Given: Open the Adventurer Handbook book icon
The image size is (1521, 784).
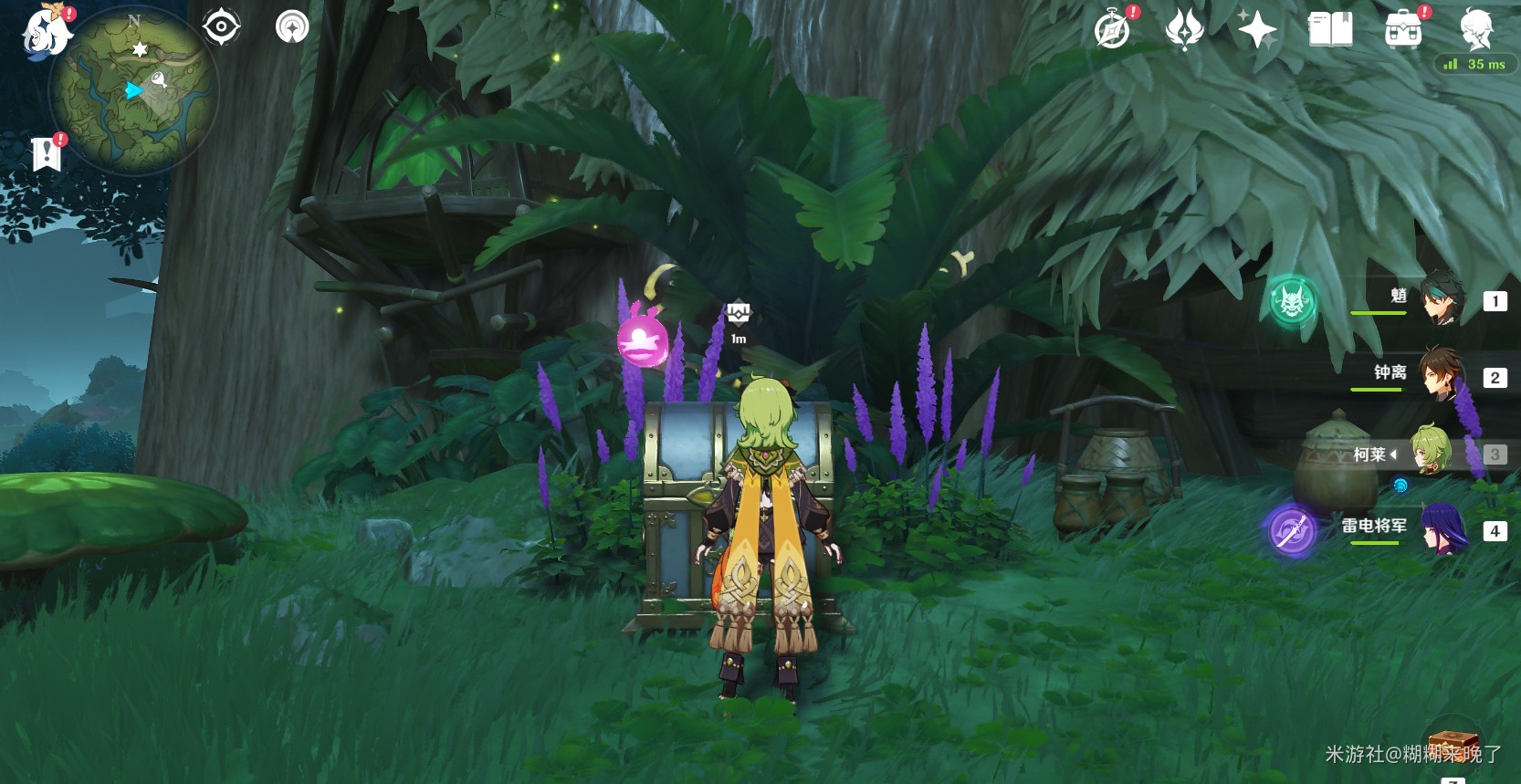Looking at the screenshot, I should [1330, 30].
